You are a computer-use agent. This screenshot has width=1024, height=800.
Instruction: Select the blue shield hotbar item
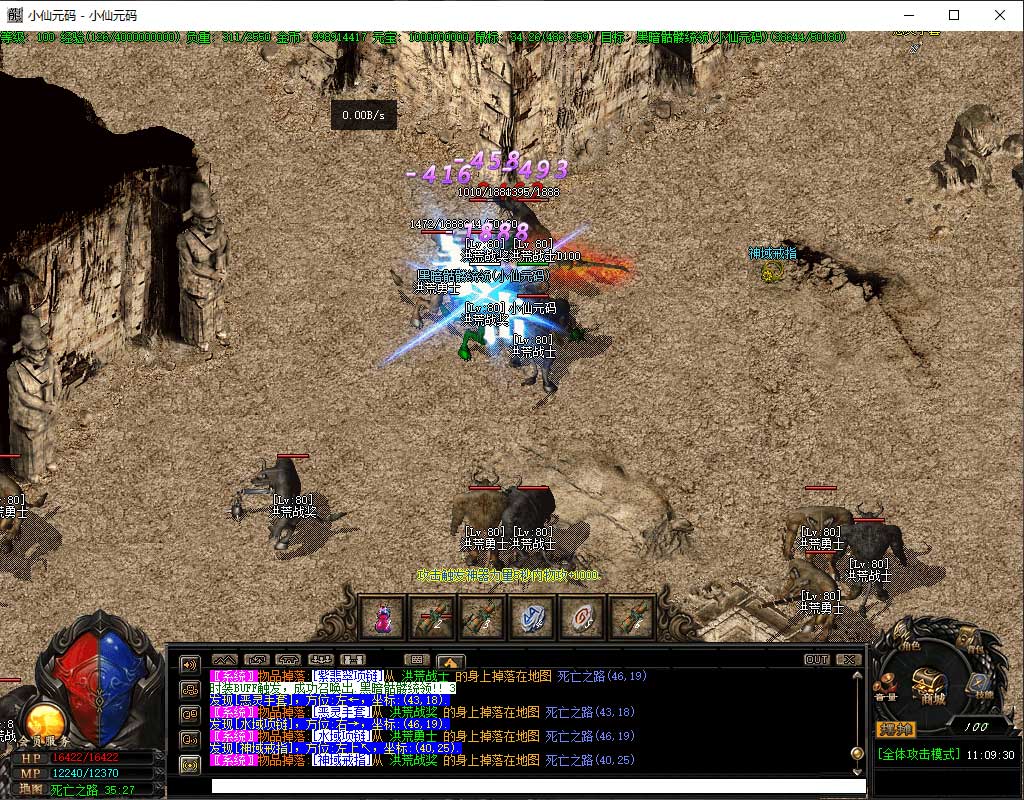coord(532,617)
